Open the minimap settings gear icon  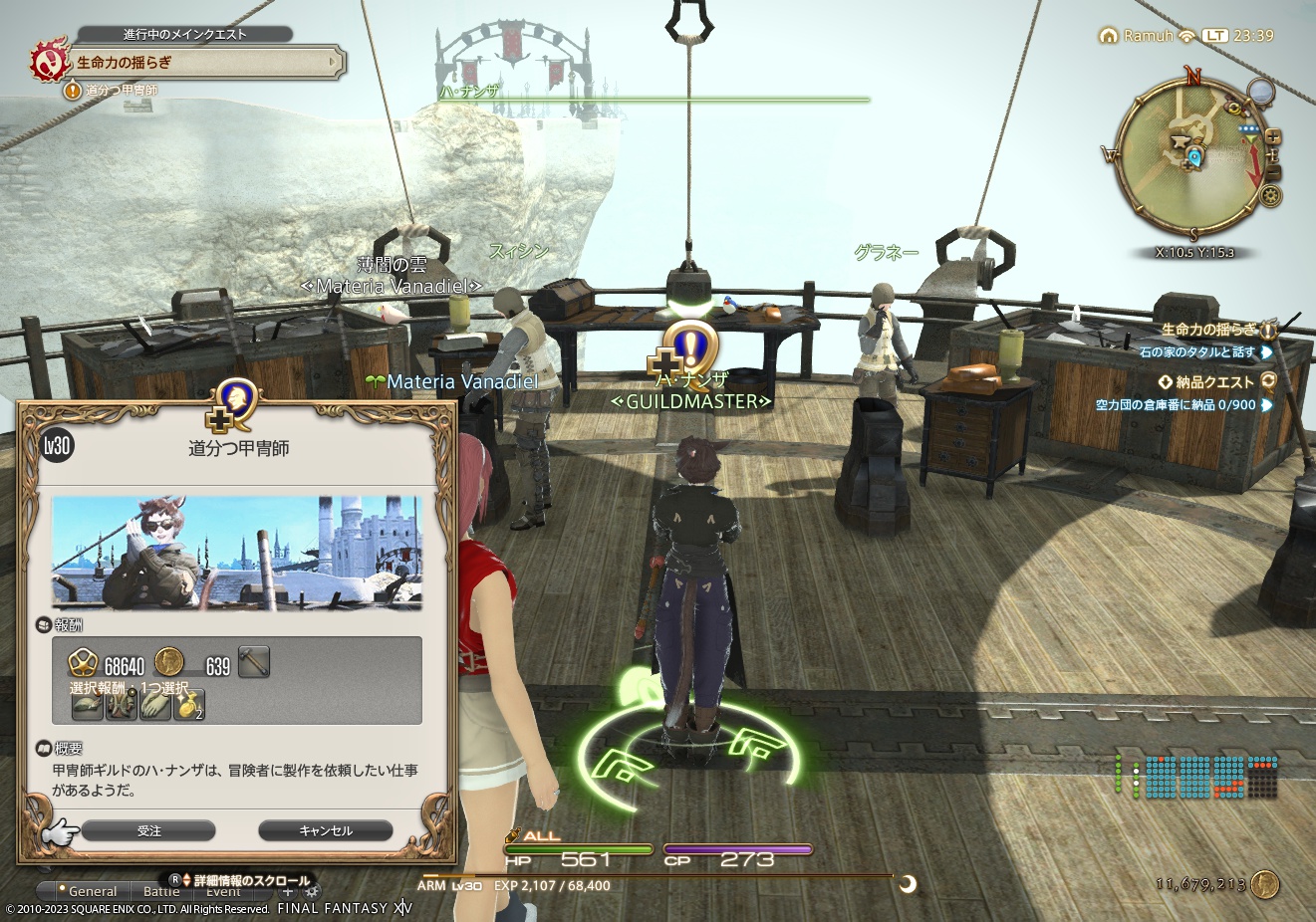pos(1270,195)
